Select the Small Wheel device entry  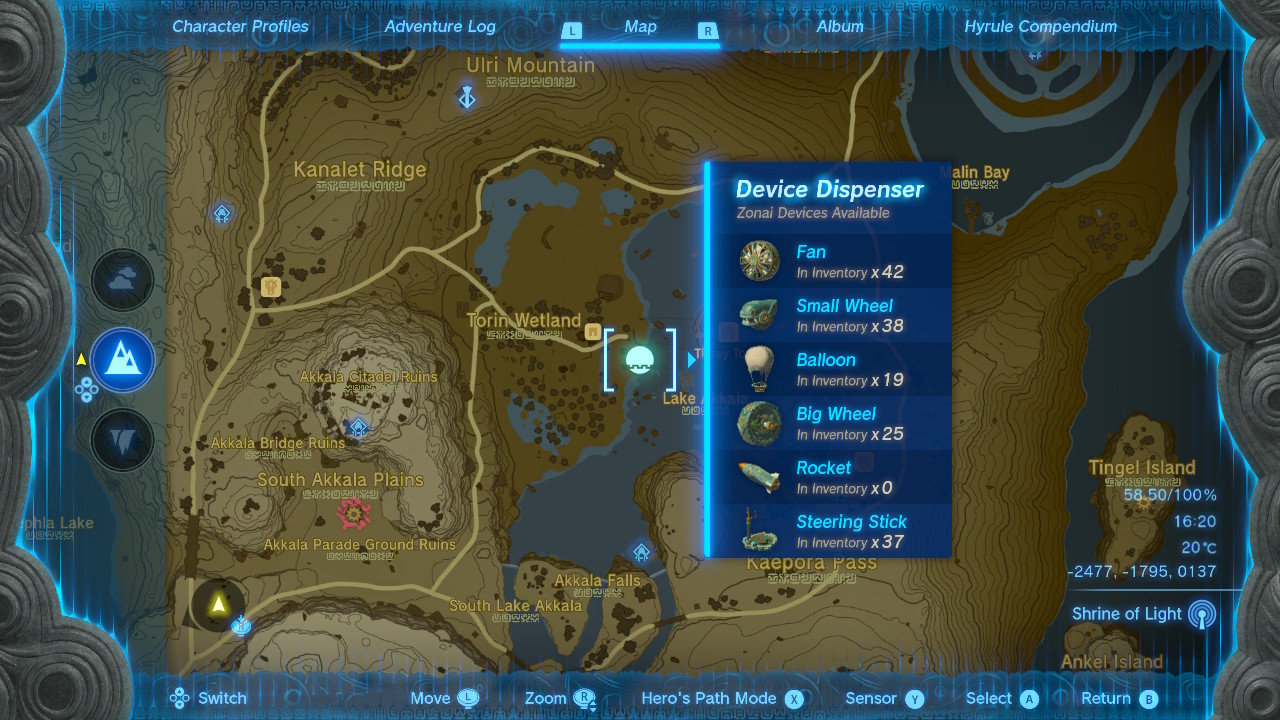coord(830,315)
